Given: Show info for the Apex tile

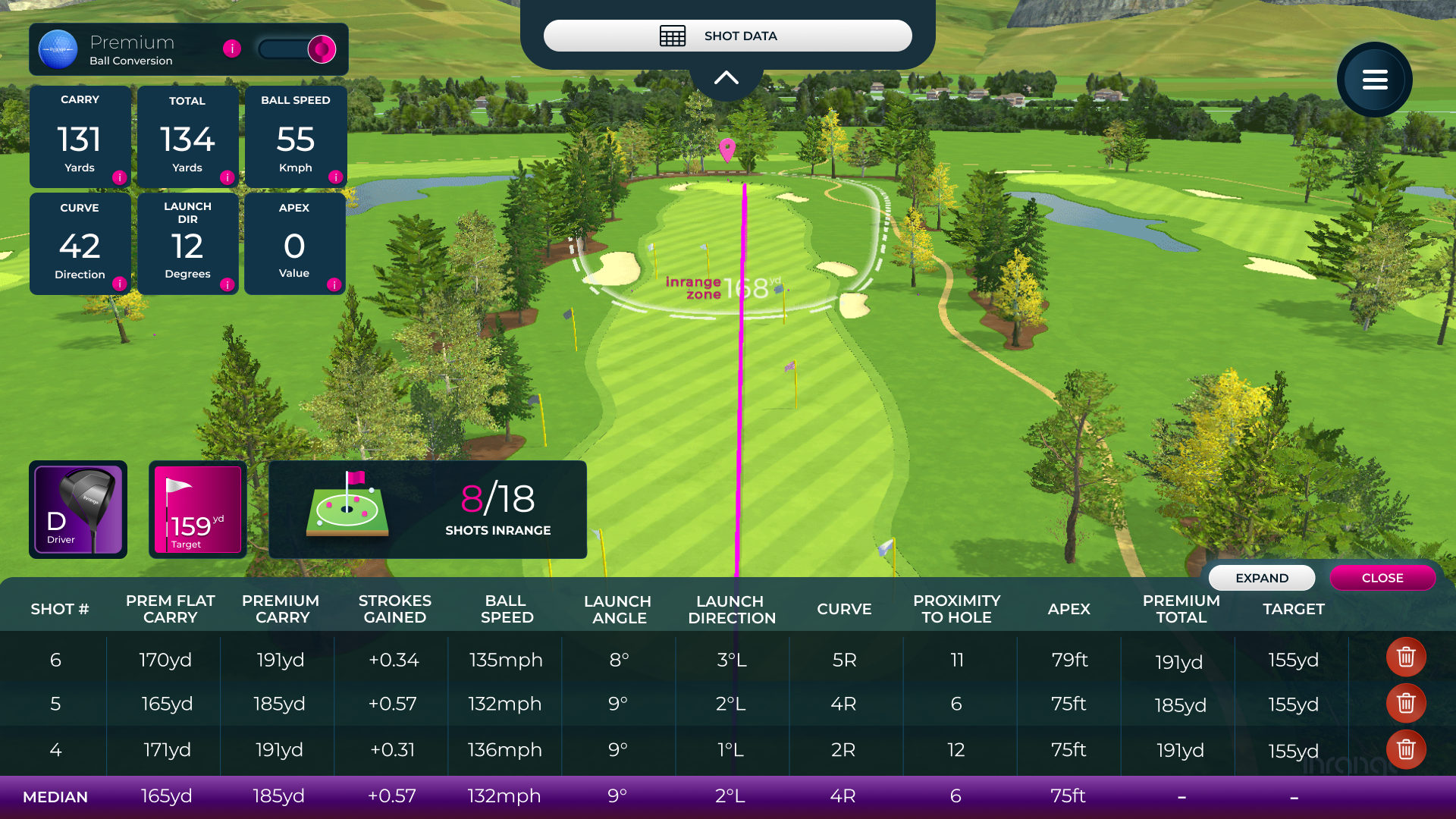Looking at the screenshot, I should pos(334,284).
